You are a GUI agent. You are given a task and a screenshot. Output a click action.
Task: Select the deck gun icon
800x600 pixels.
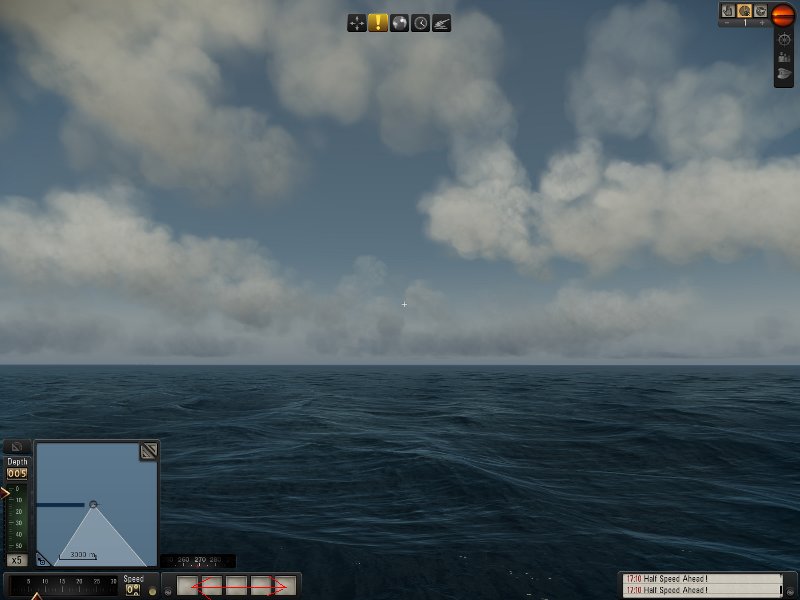[x=441, y=23]
